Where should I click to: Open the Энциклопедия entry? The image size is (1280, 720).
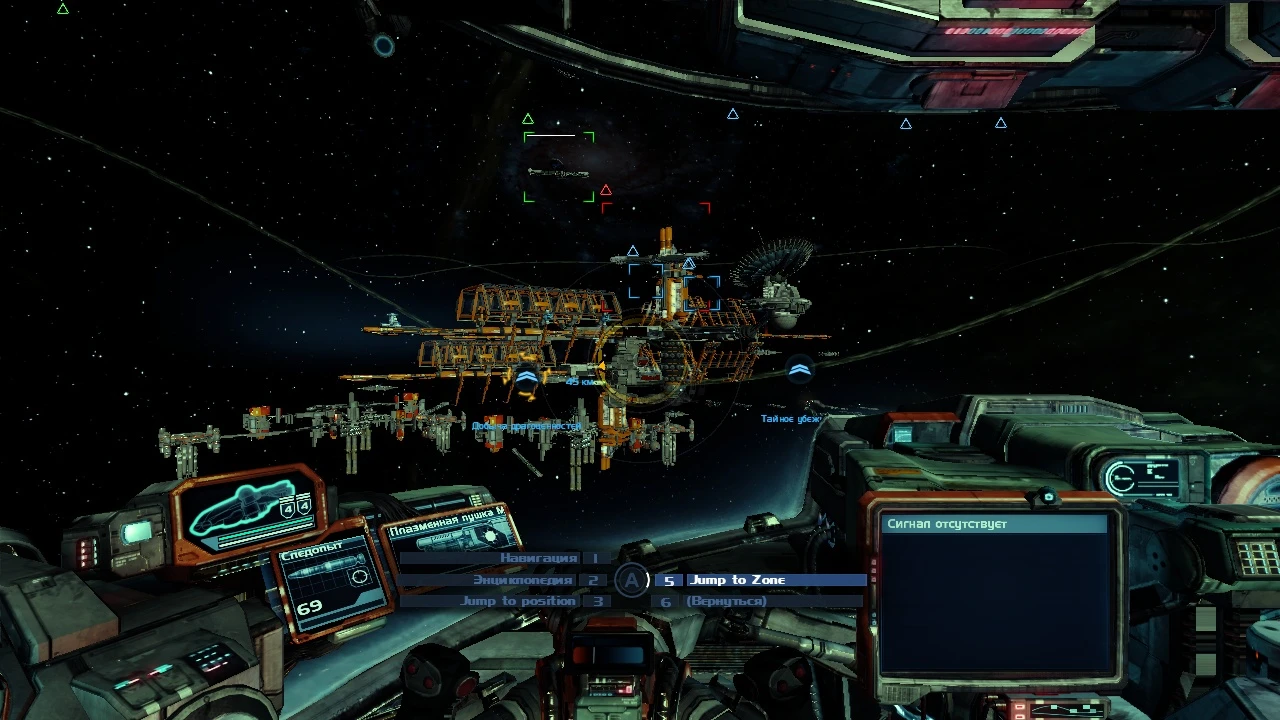click(x=524, y=580)
